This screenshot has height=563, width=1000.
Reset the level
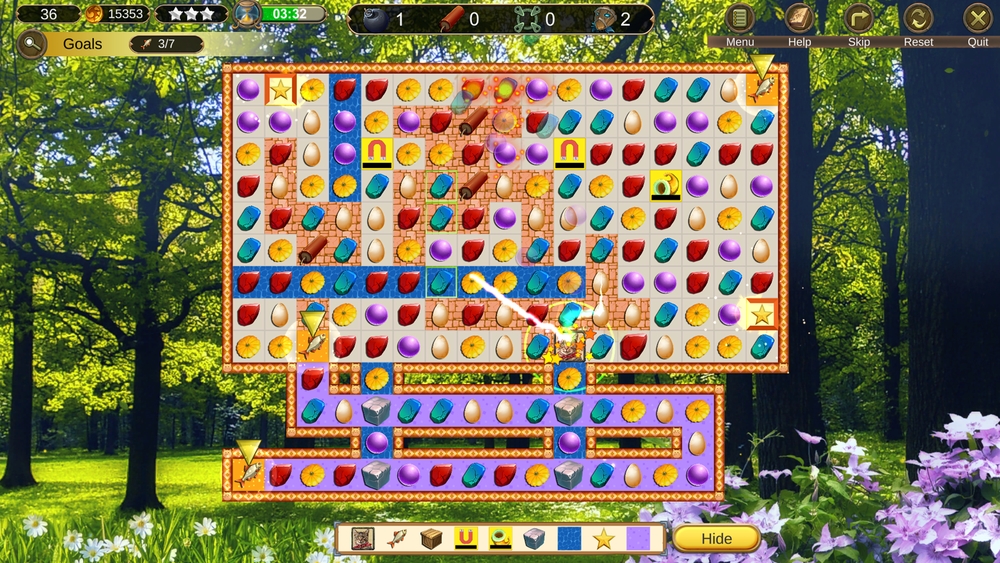918,18
